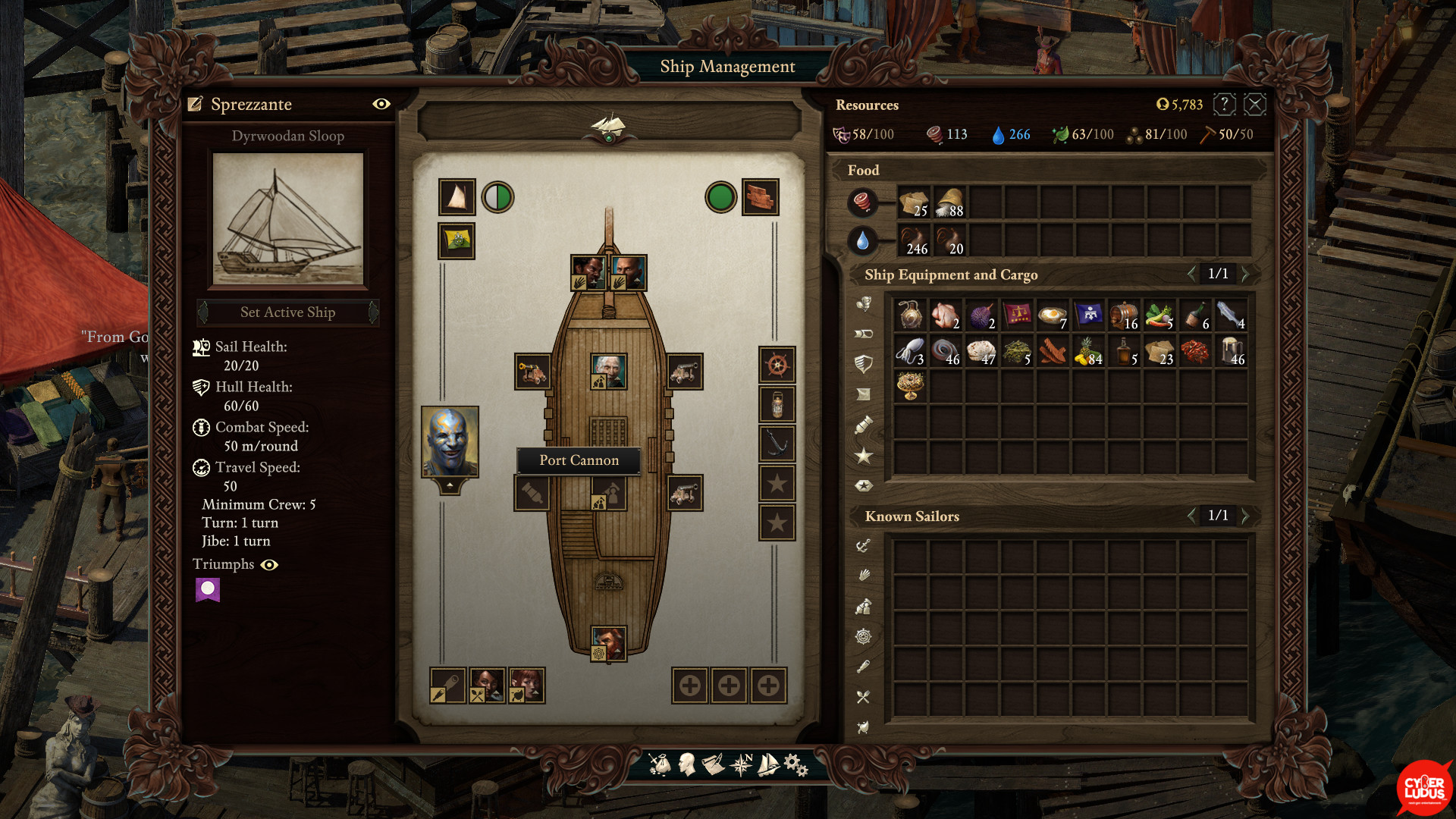The height and width of the screenshot is (819, 1456).
Task: Select the yellow flag slot
Action: [x=457, y=241]
